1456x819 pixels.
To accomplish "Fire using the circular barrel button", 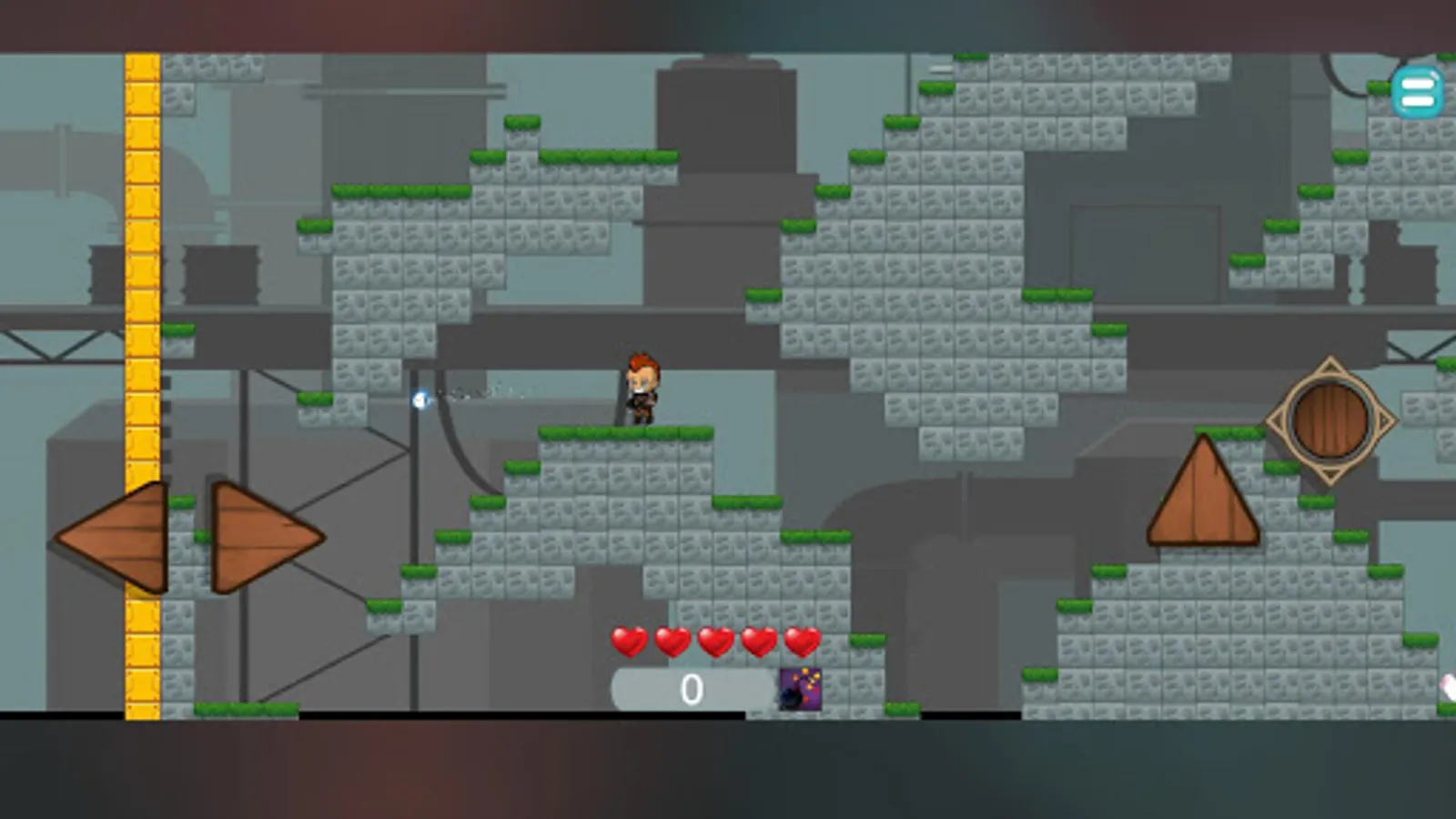I will (x=1329, y=419).
